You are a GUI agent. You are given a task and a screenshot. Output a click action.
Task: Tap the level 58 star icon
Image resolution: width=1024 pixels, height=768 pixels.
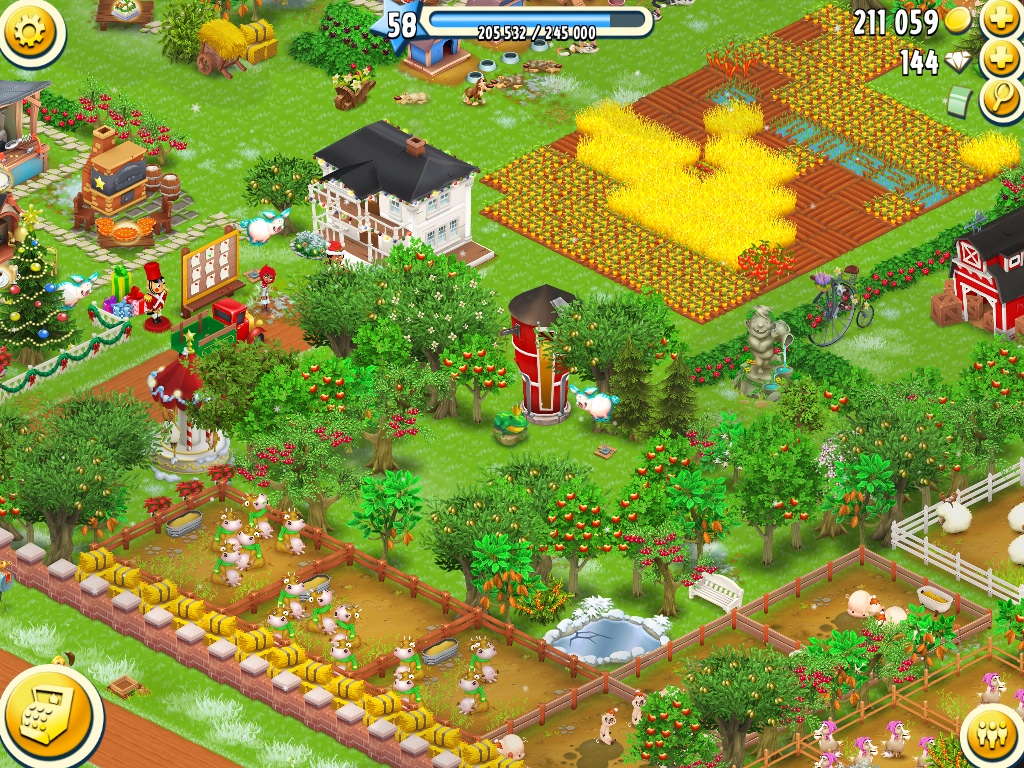coord(400,25)
